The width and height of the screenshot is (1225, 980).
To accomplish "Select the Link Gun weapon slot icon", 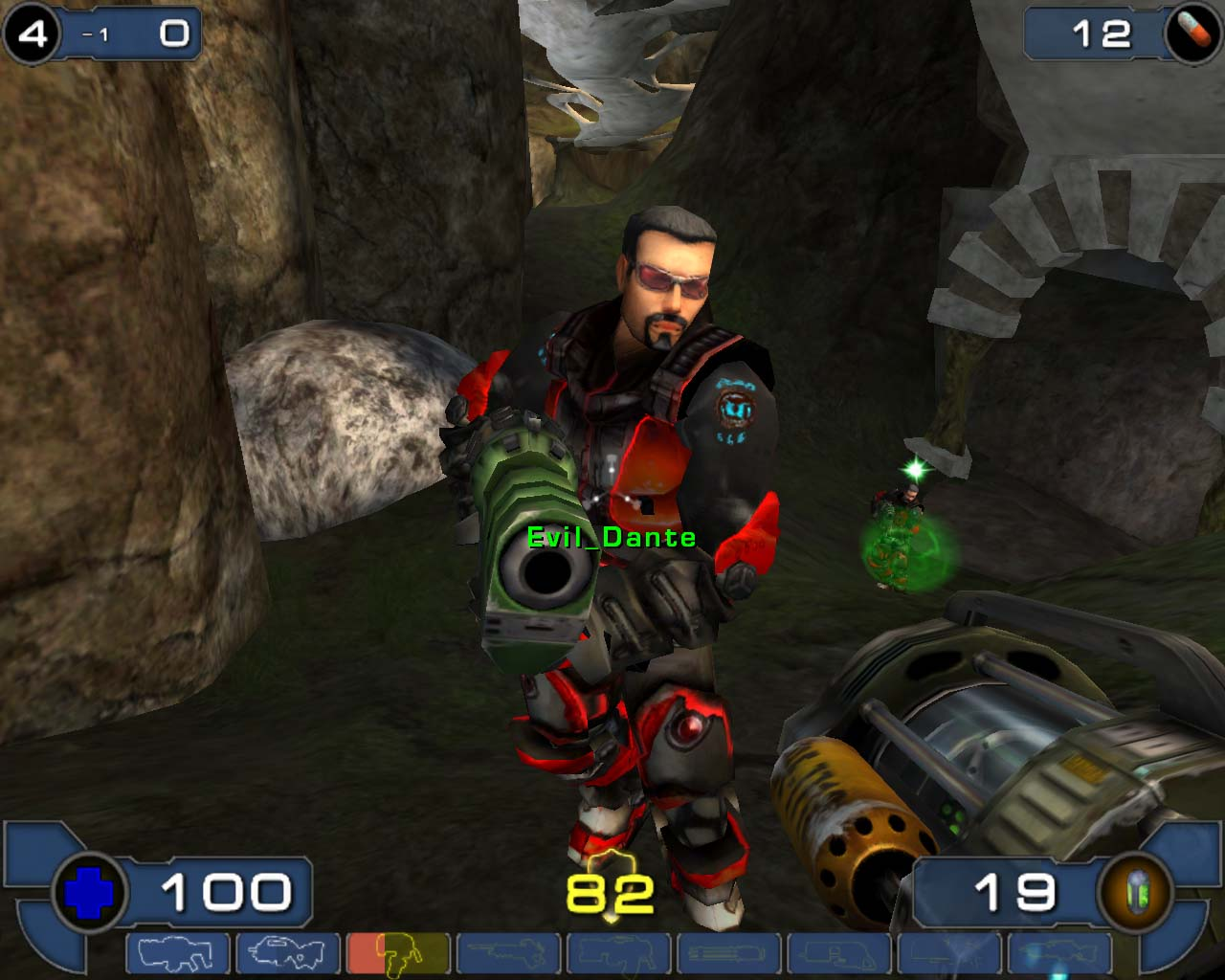I will coord(617,955).
